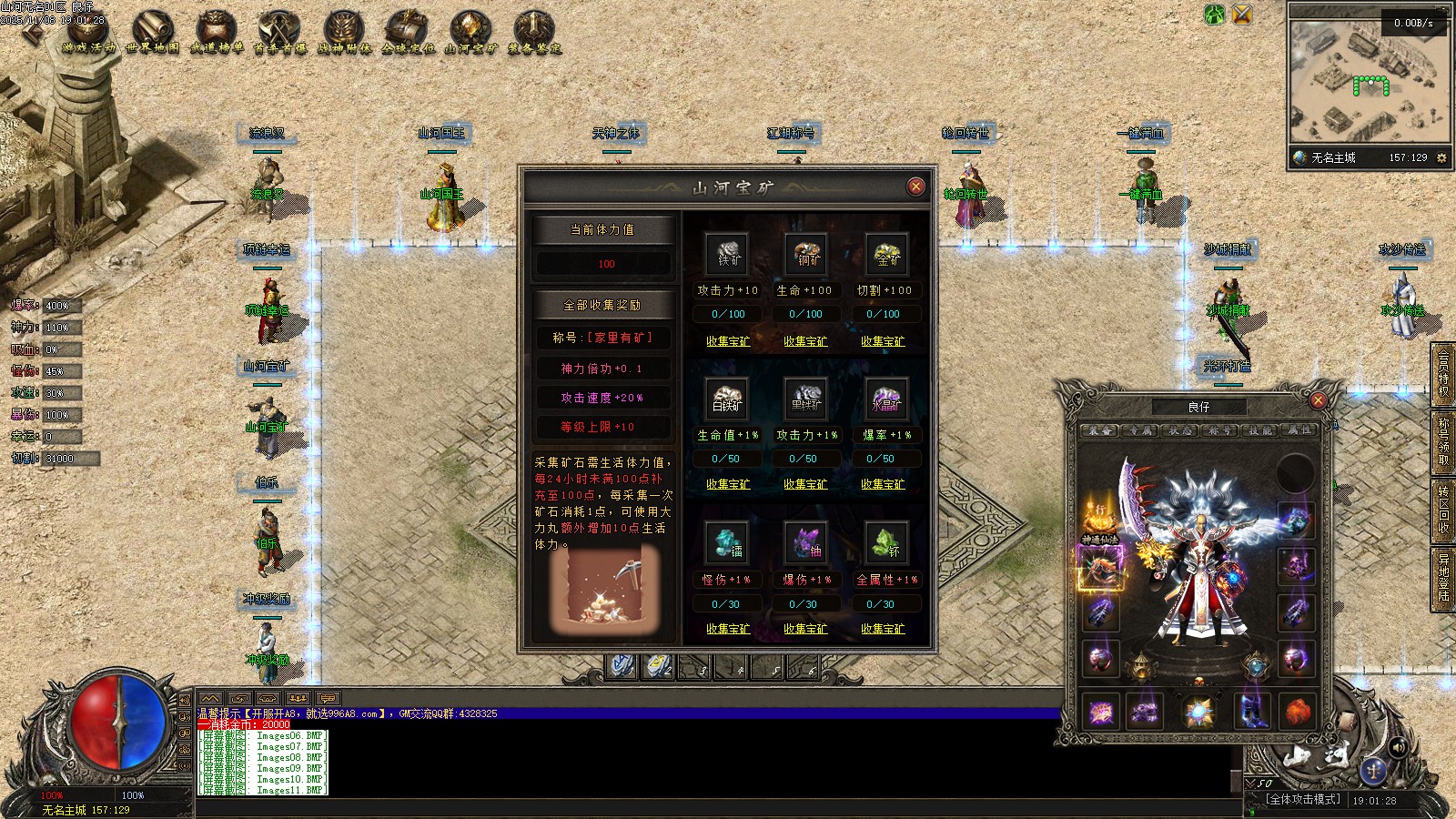Click 收集宝矿 under the 铁矿 iron ore
Viewport: 1456px width, 819px height.
tap(728, 341)
